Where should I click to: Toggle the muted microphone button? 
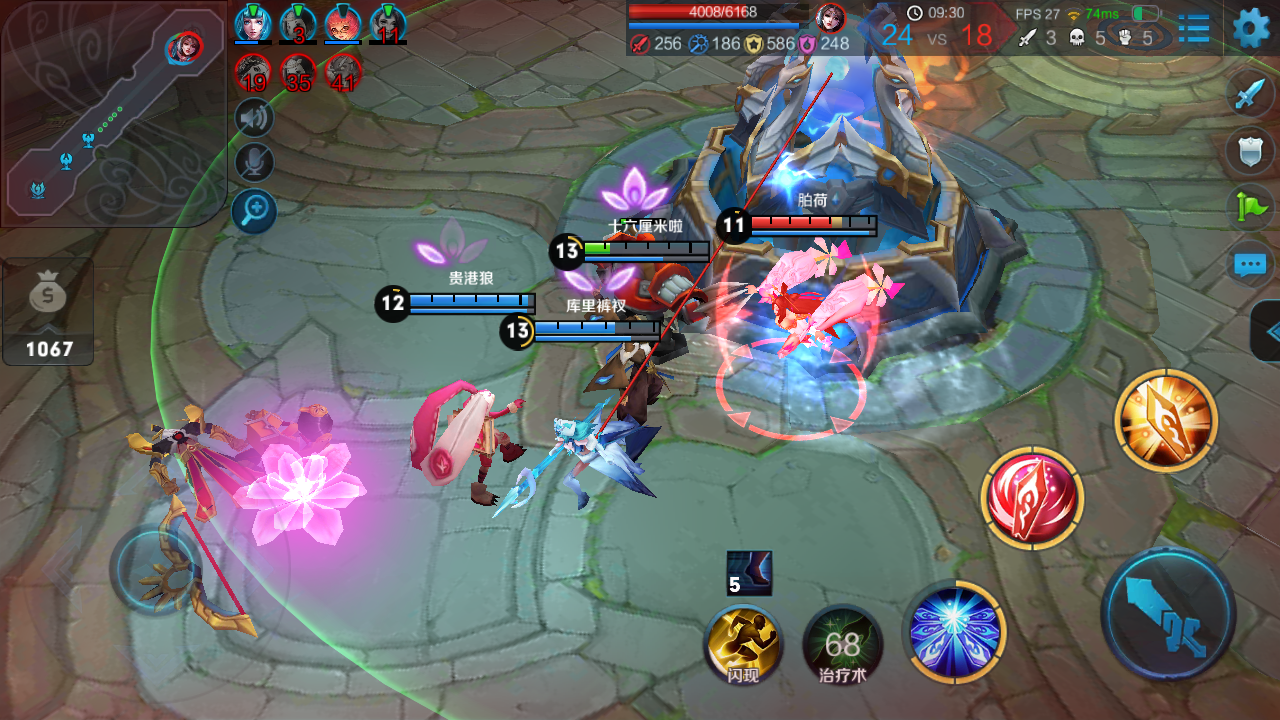254,164
